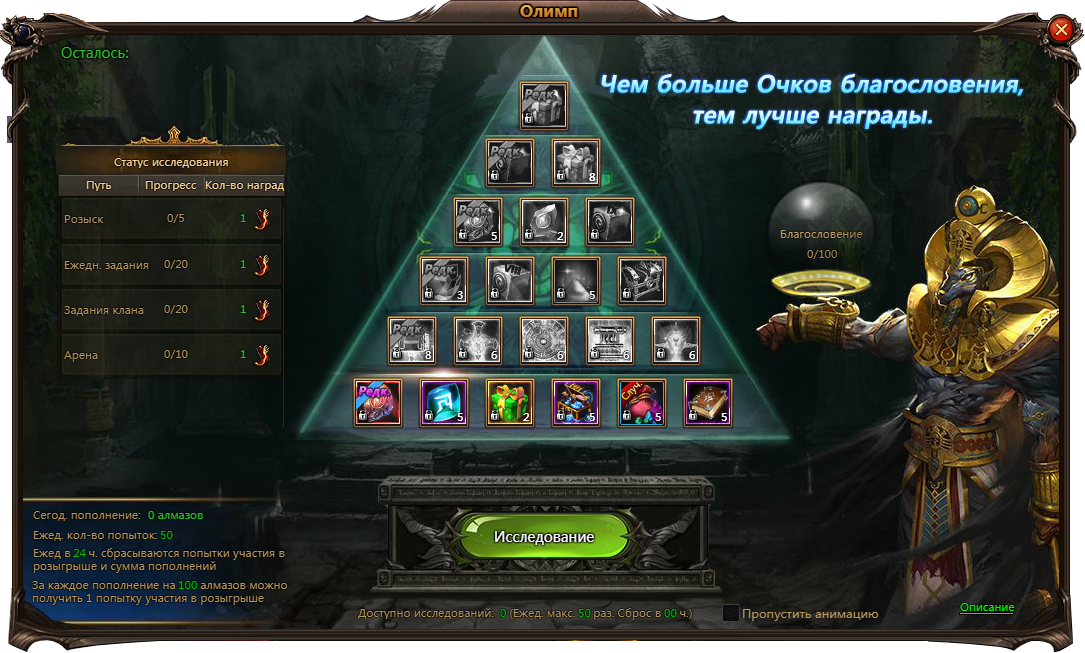Open the Описание link
Viewport: 1085px width, 653px height.
[x=987, y=607]
